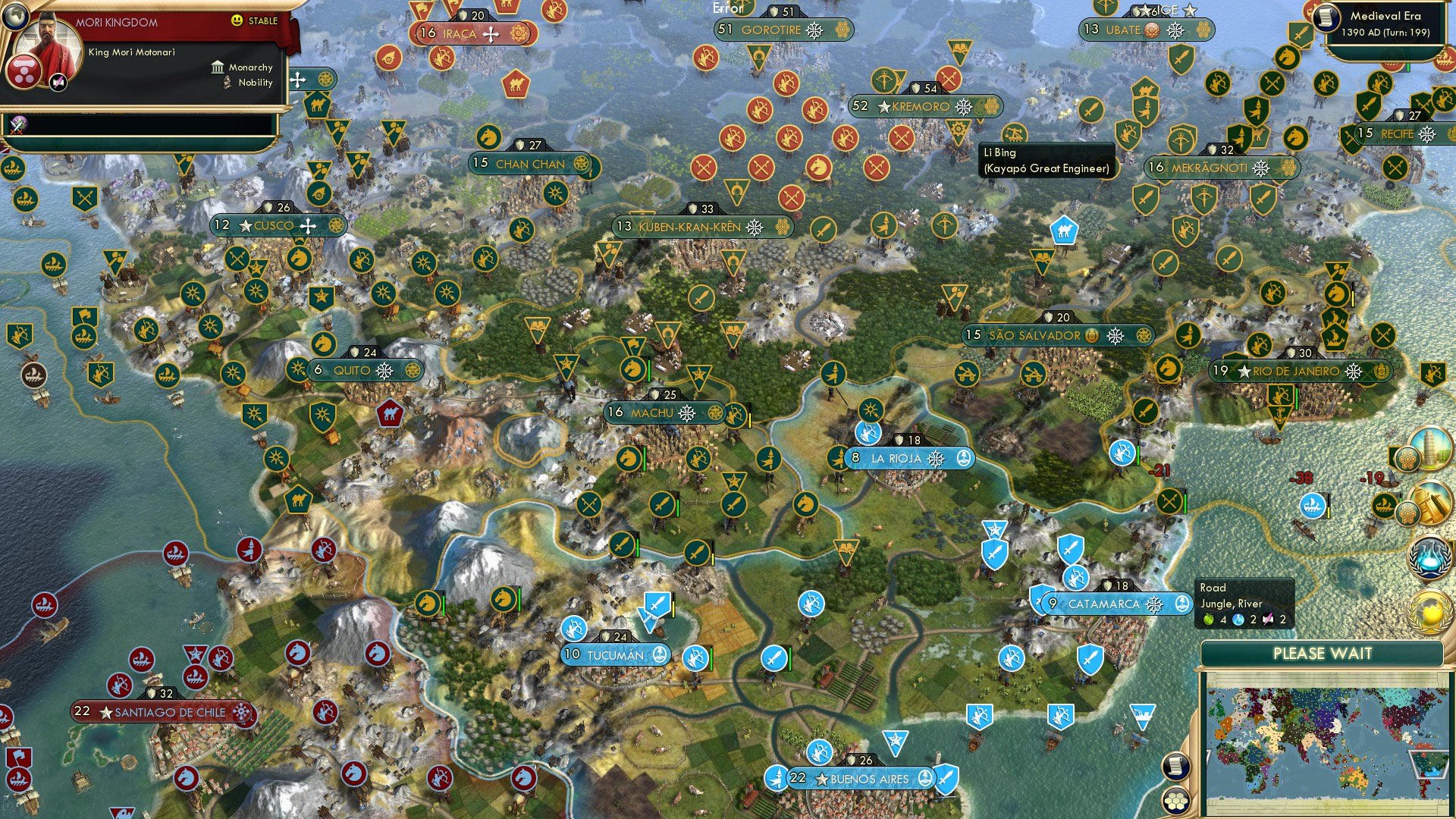Click the STABLE happiness smiley icon
Viewport: 1456px width, 819px height.
[237, 21]
